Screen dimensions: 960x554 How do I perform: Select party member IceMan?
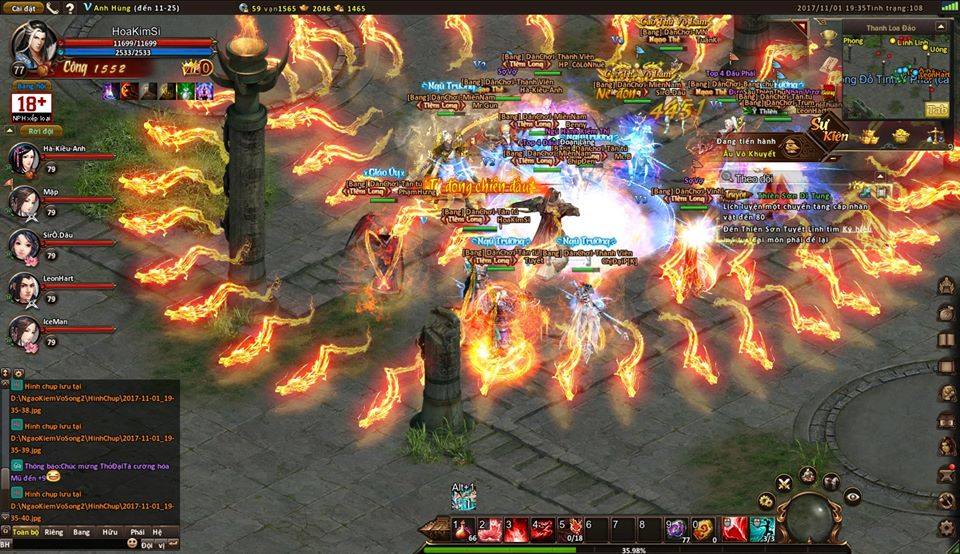coord(25,332)
